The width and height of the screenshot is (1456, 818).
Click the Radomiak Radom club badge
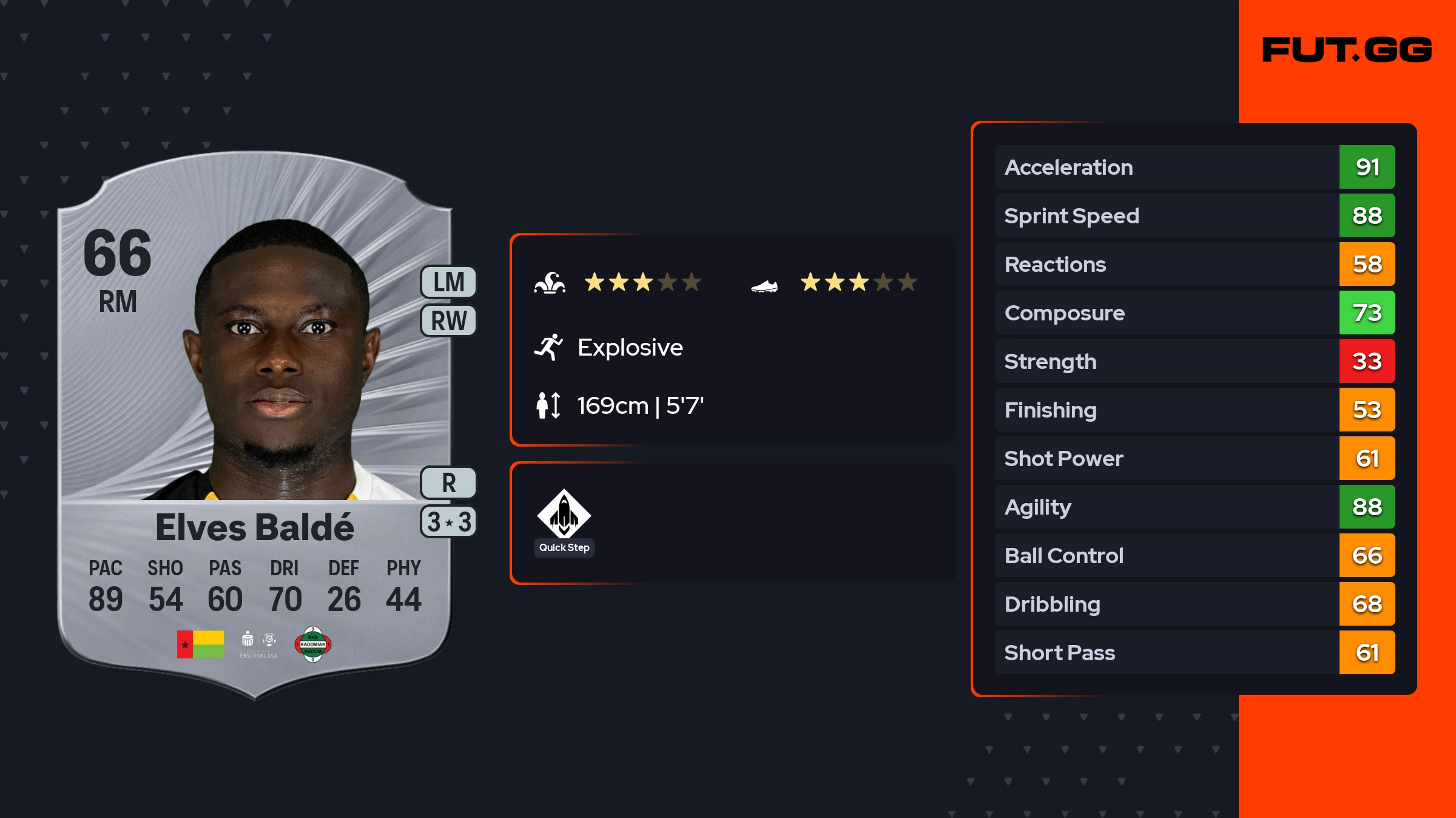(x=313, y=644)
